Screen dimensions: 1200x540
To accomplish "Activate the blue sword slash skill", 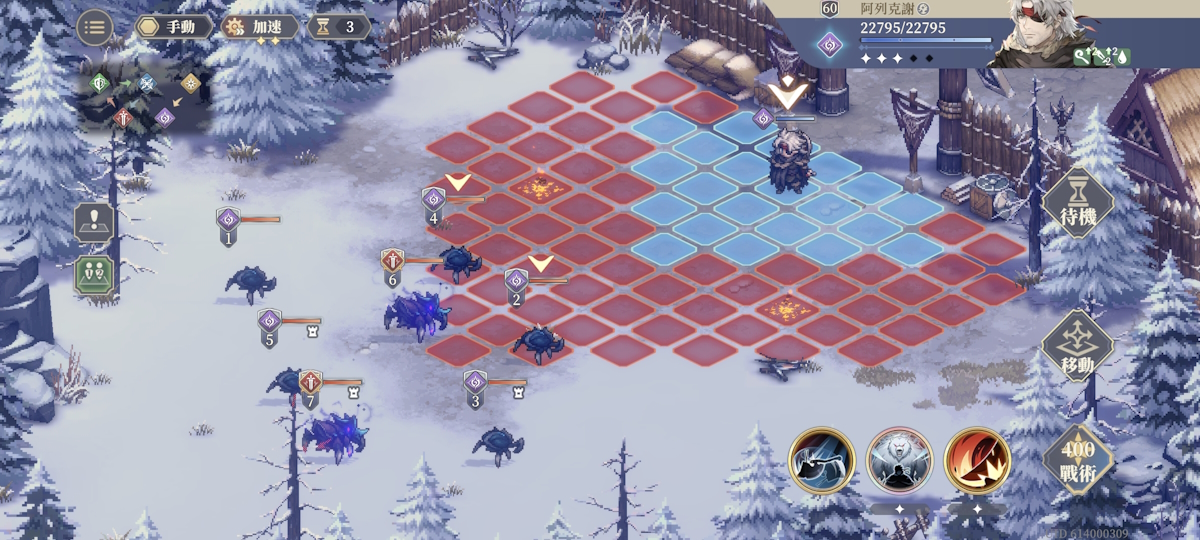I will pos(821,460).
